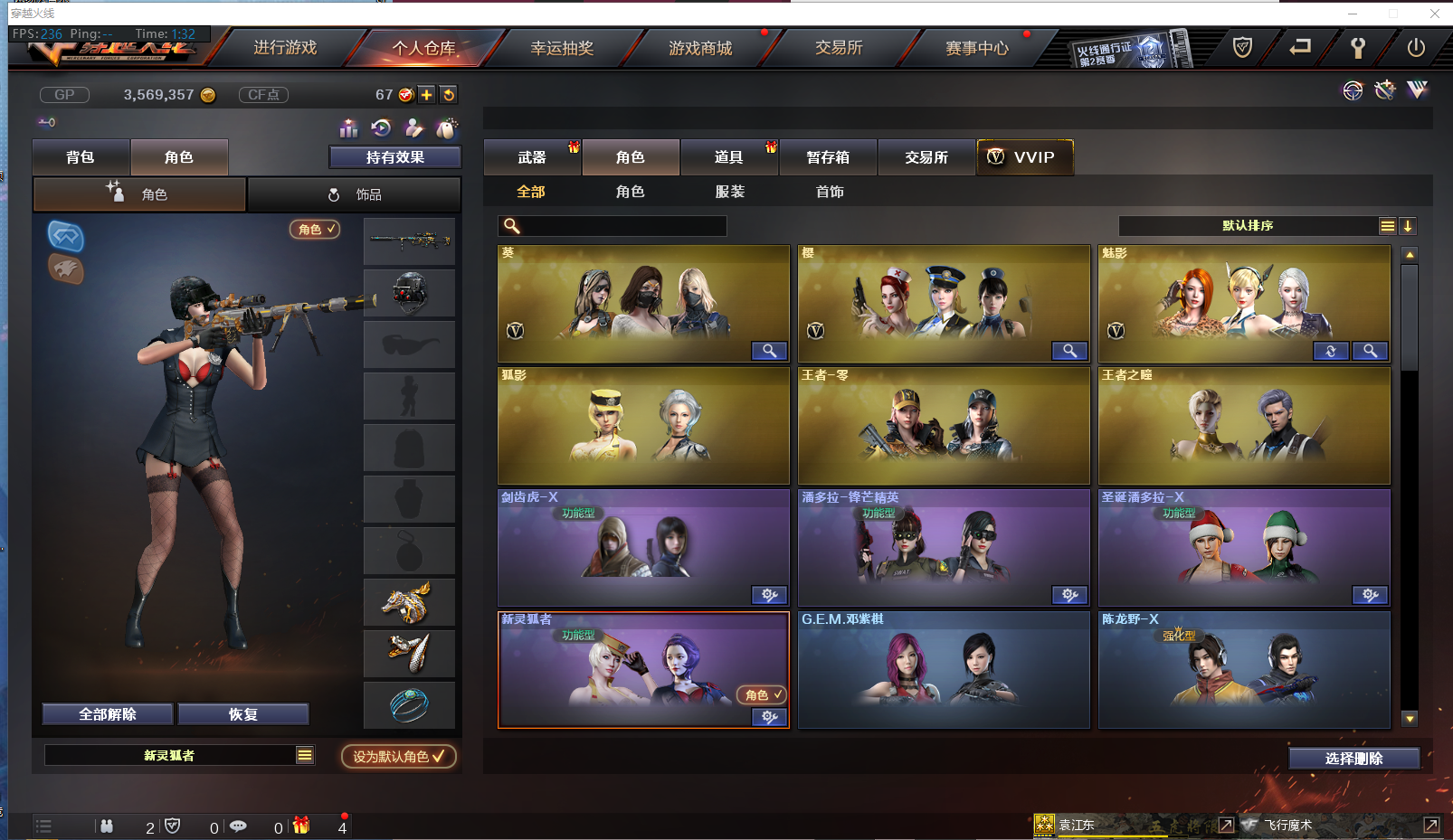
Task: Click the V-shaped logo icon top right
Action: [x=1415, y=90]
